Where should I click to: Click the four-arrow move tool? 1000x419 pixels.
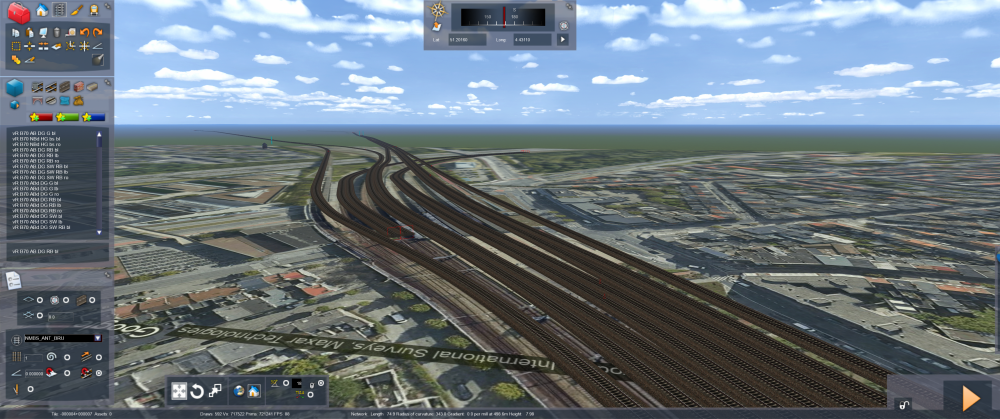point(179,391)
